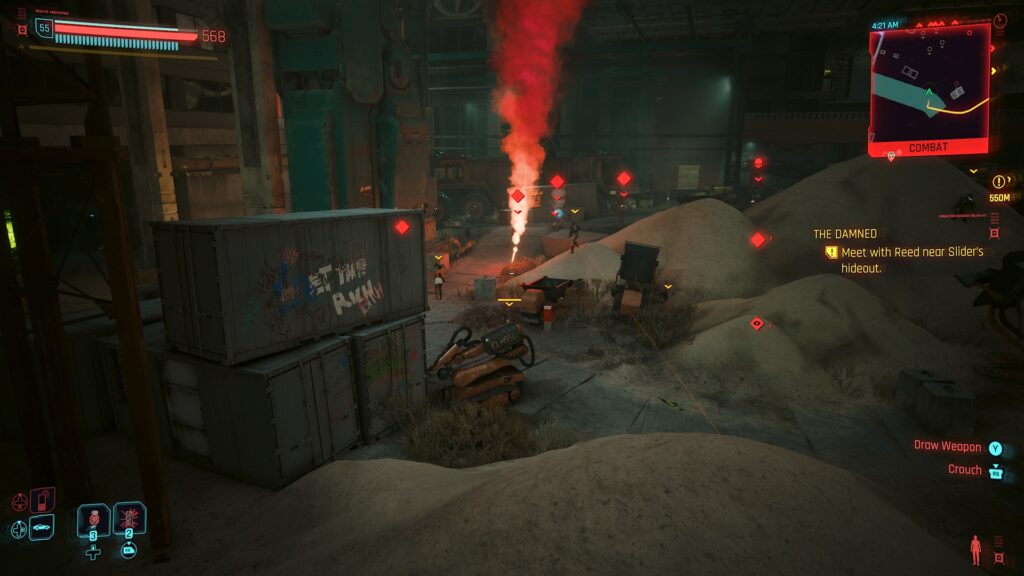Click the level 55 badge
This screenshot has height=576, width=1024.
[43, 28]
